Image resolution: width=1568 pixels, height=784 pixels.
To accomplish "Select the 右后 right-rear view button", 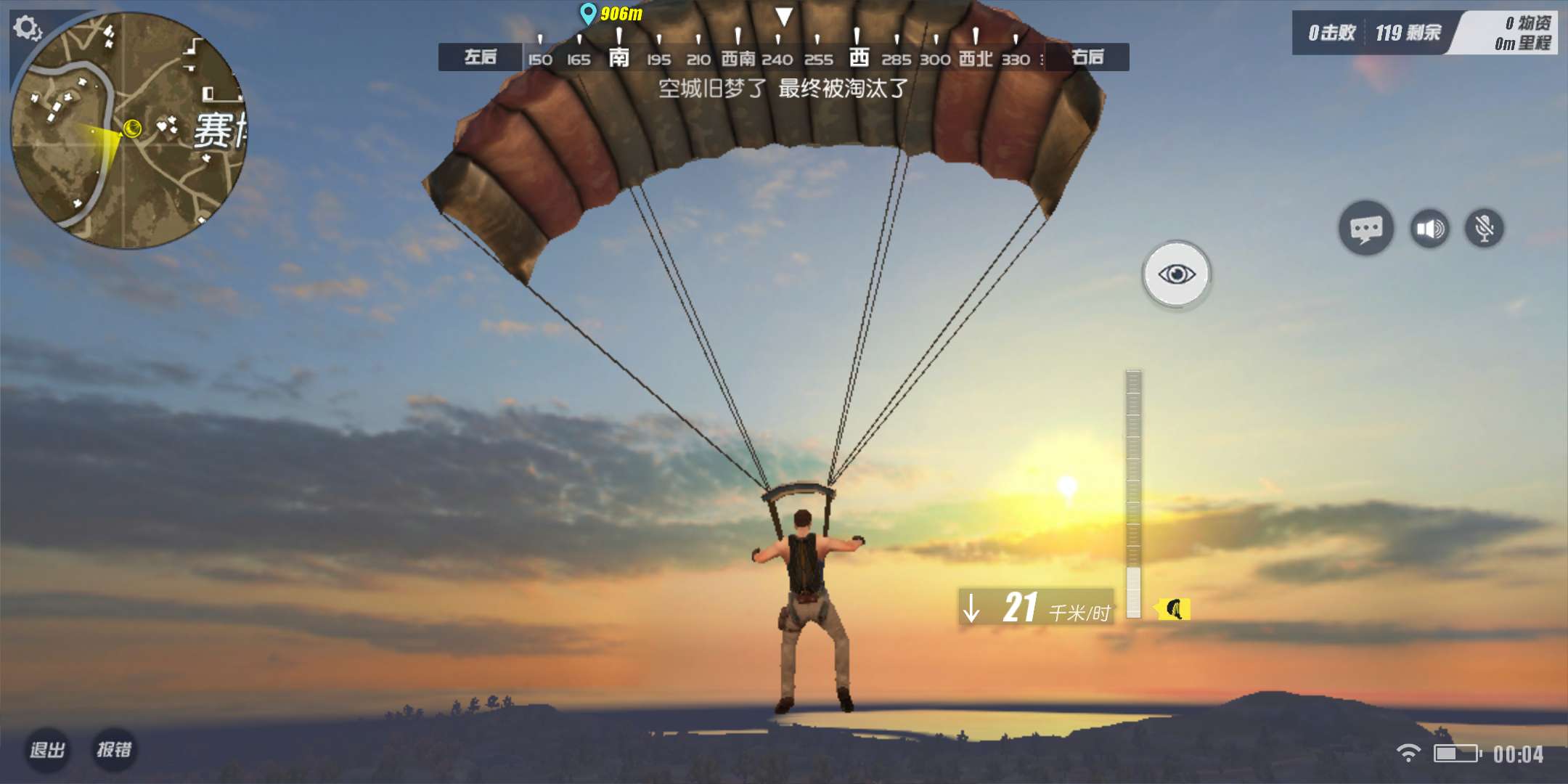I will pyautogui.click(x=1087, y=57).
